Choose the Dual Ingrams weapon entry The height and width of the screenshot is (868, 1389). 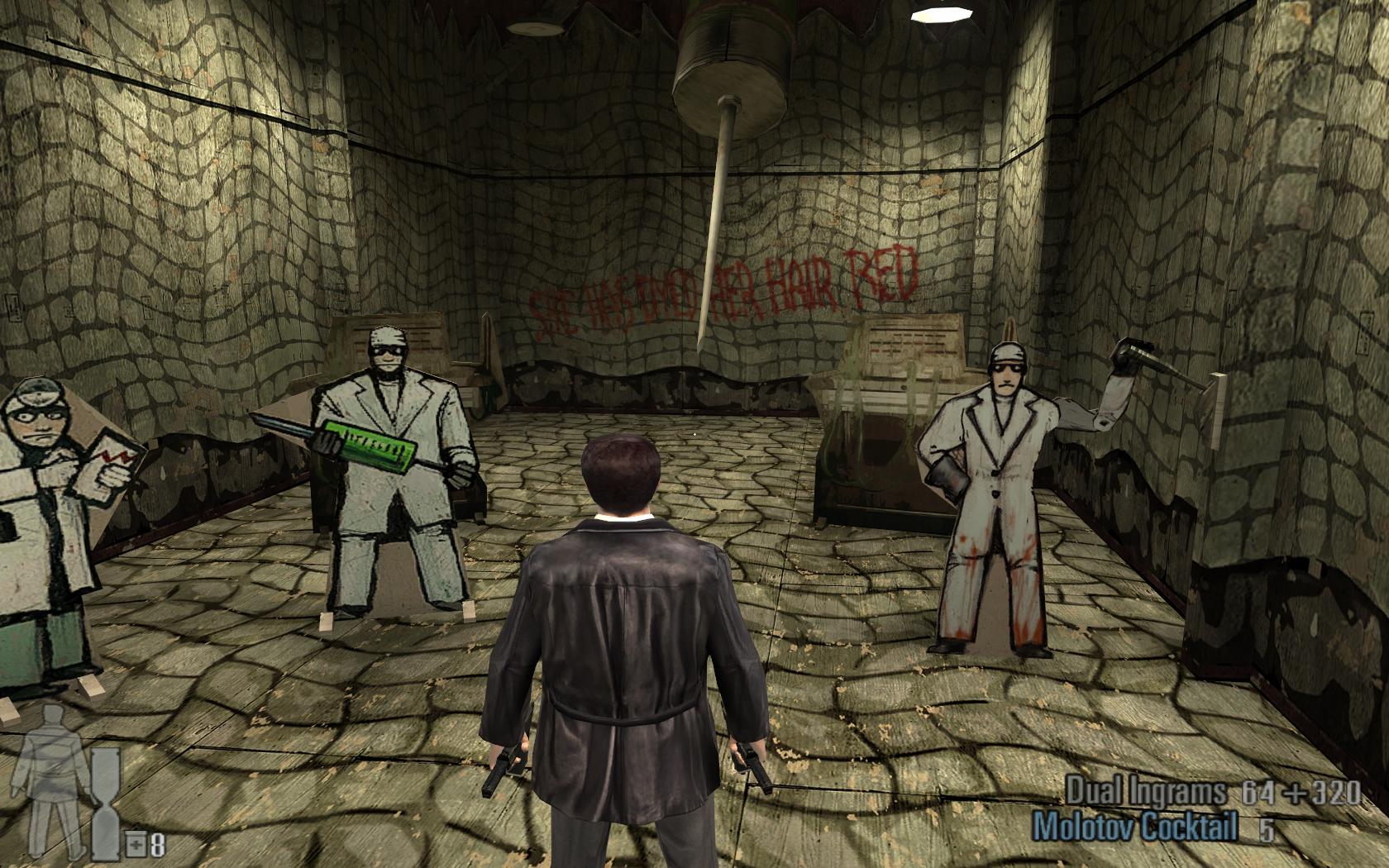tap(1146, 792)
